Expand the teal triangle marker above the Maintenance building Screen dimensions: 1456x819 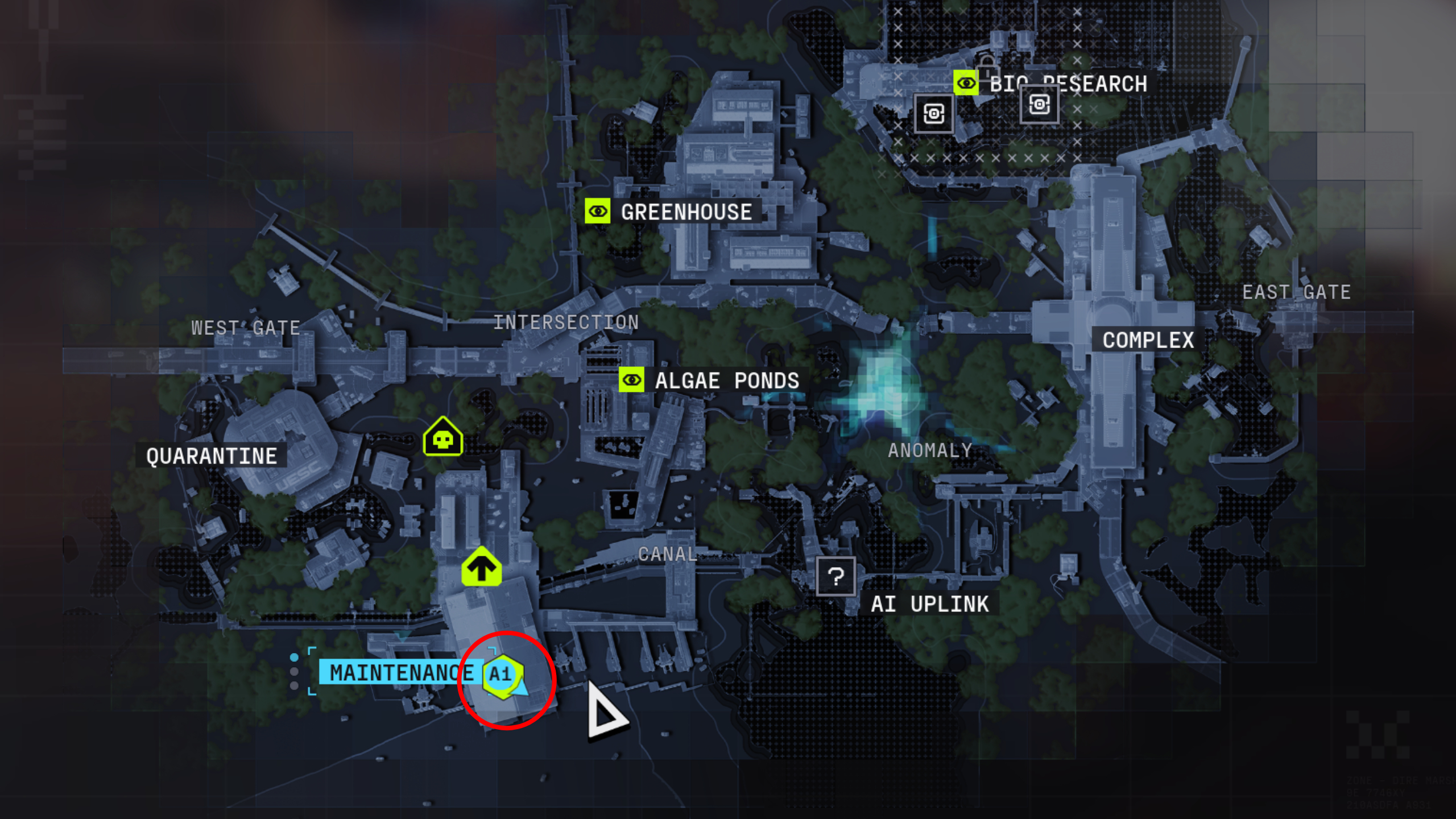[x=402, y=637]
